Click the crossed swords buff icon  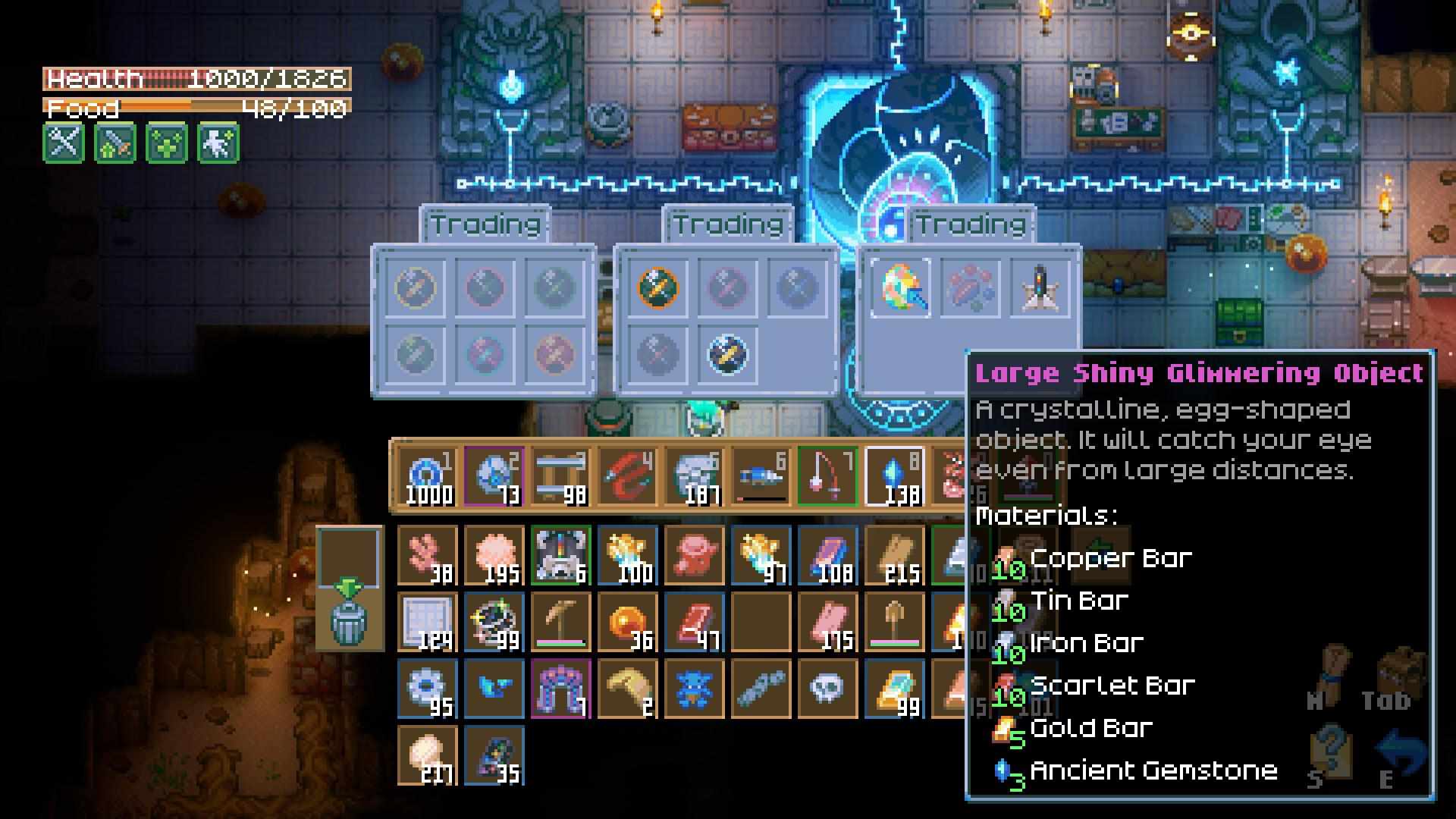point(64,143)
